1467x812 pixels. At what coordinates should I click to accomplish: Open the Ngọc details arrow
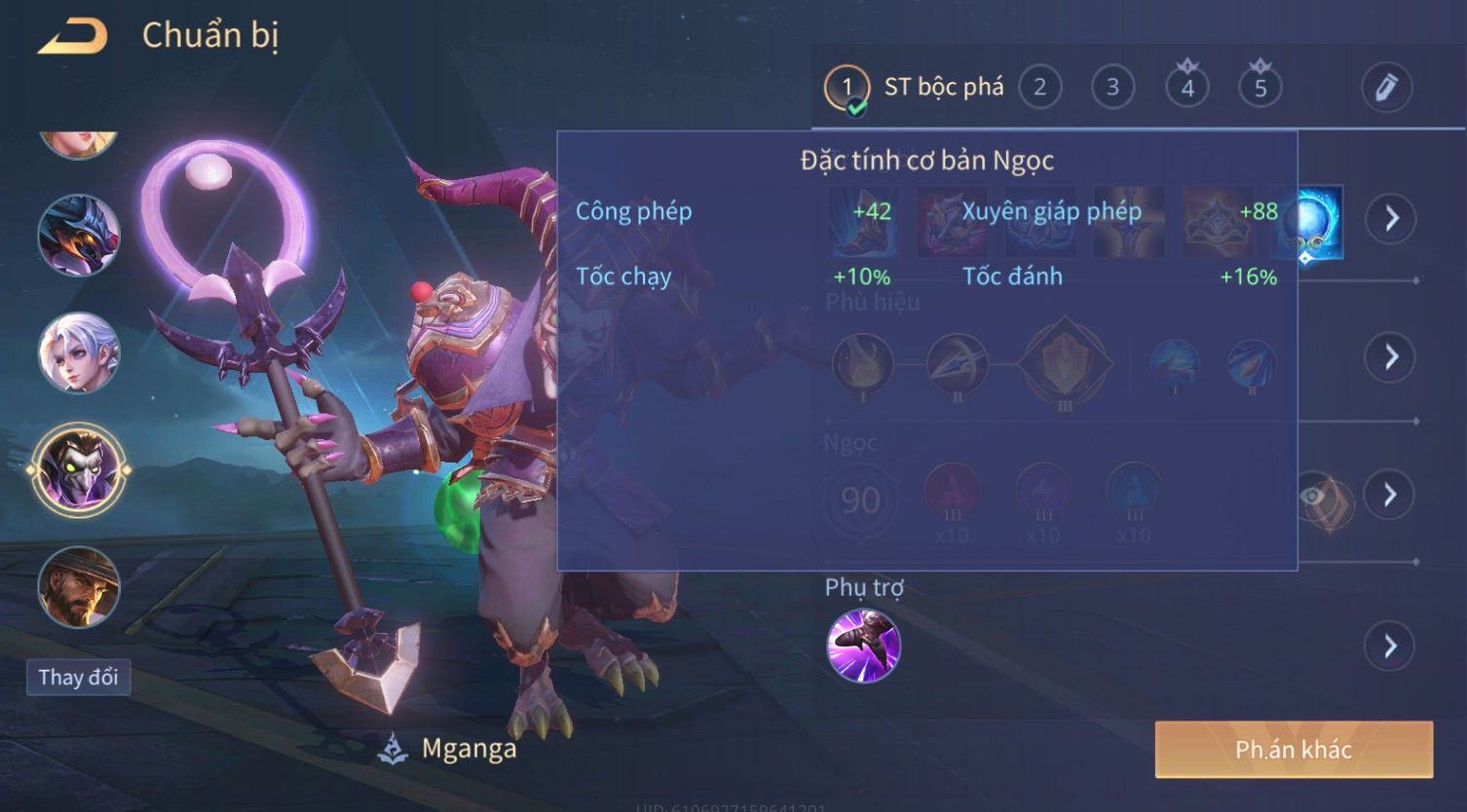[x=1390, y=495]
